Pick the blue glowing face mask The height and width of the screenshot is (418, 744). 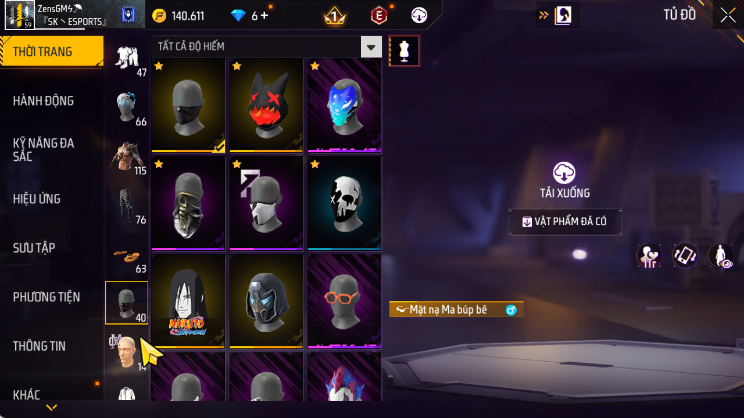click(x=344, y=103)
